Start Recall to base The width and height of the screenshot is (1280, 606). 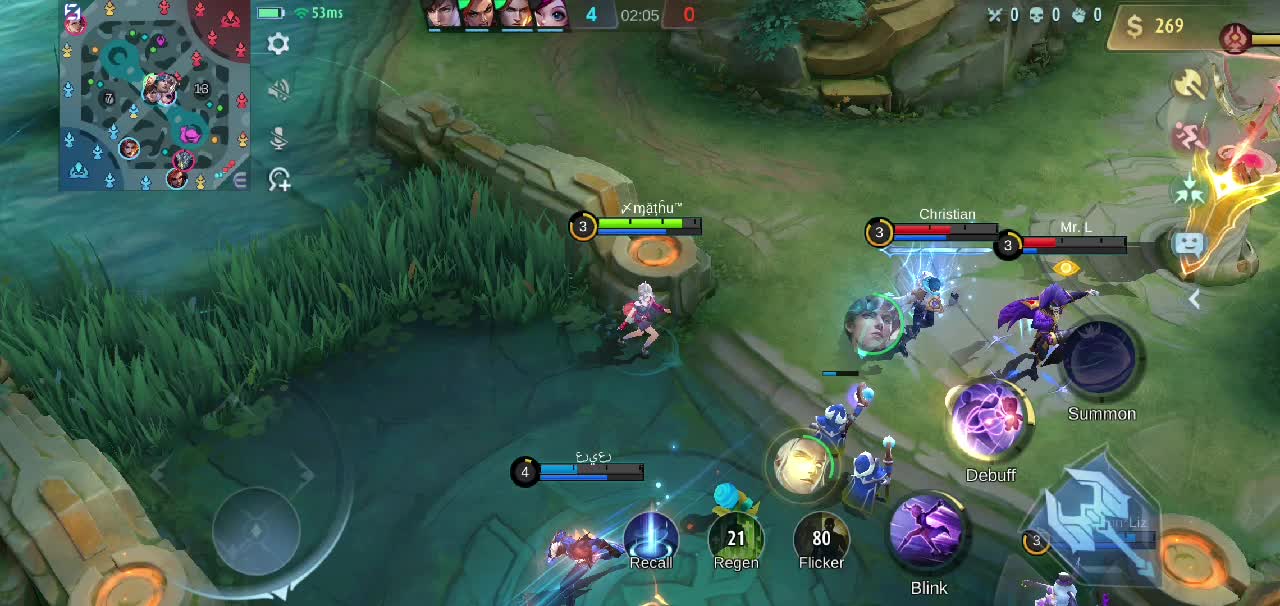[651, 538]
